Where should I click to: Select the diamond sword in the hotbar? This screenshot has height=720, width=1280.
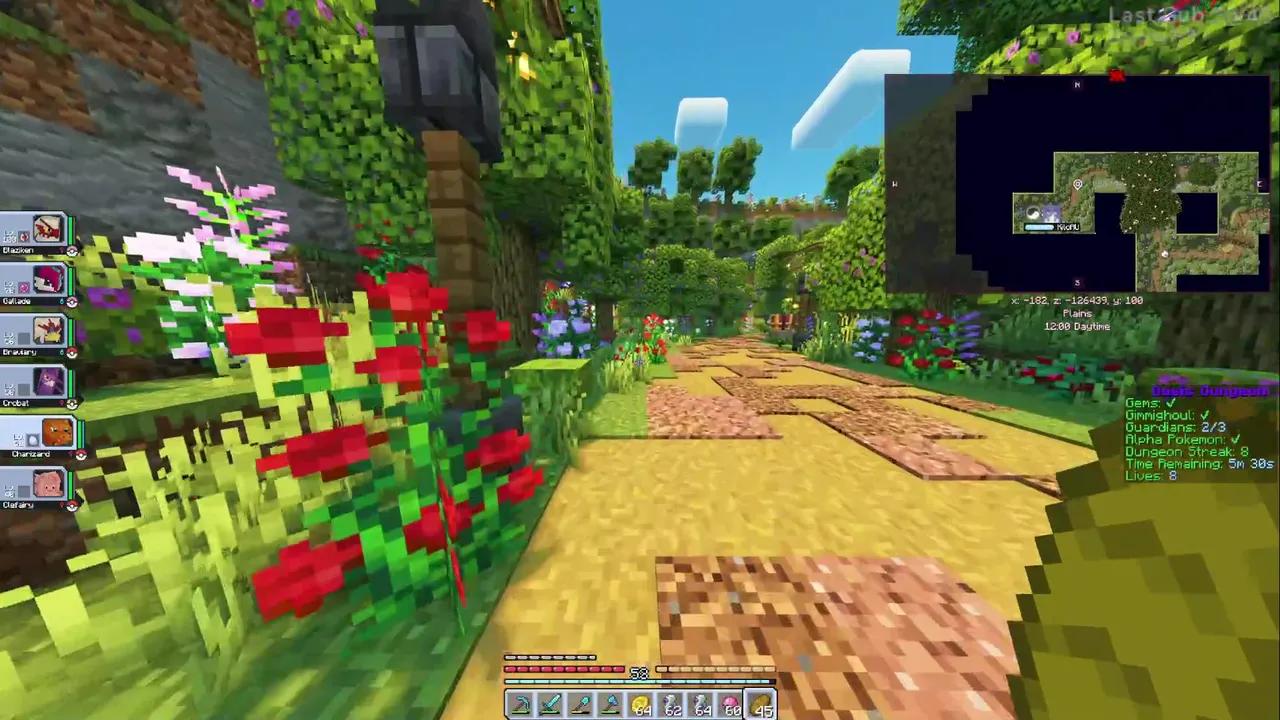550,704
